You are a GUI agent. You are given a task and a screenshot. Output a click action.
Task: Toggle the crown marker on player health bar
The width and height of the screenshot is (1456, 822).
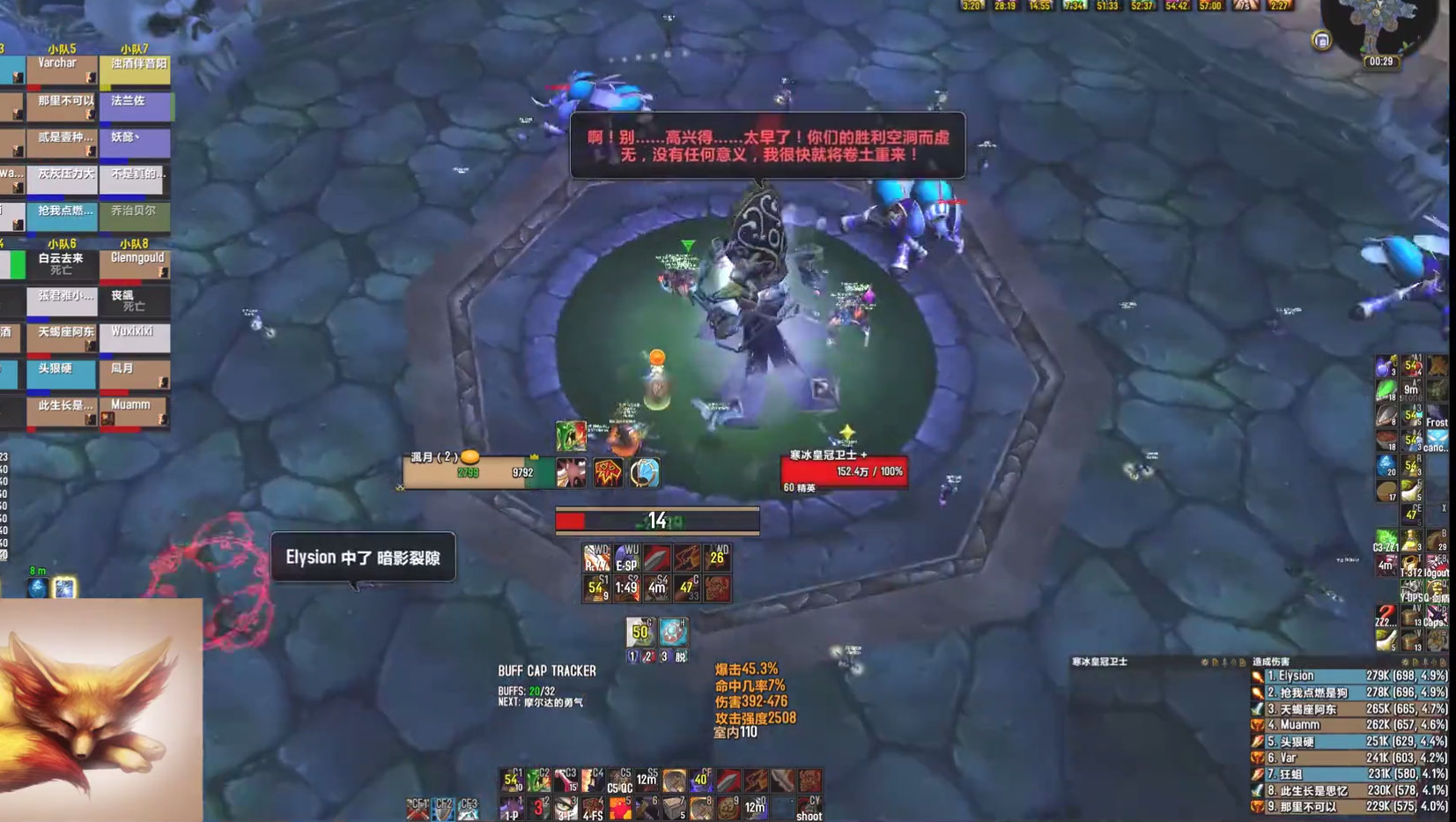tap(535, 456)
